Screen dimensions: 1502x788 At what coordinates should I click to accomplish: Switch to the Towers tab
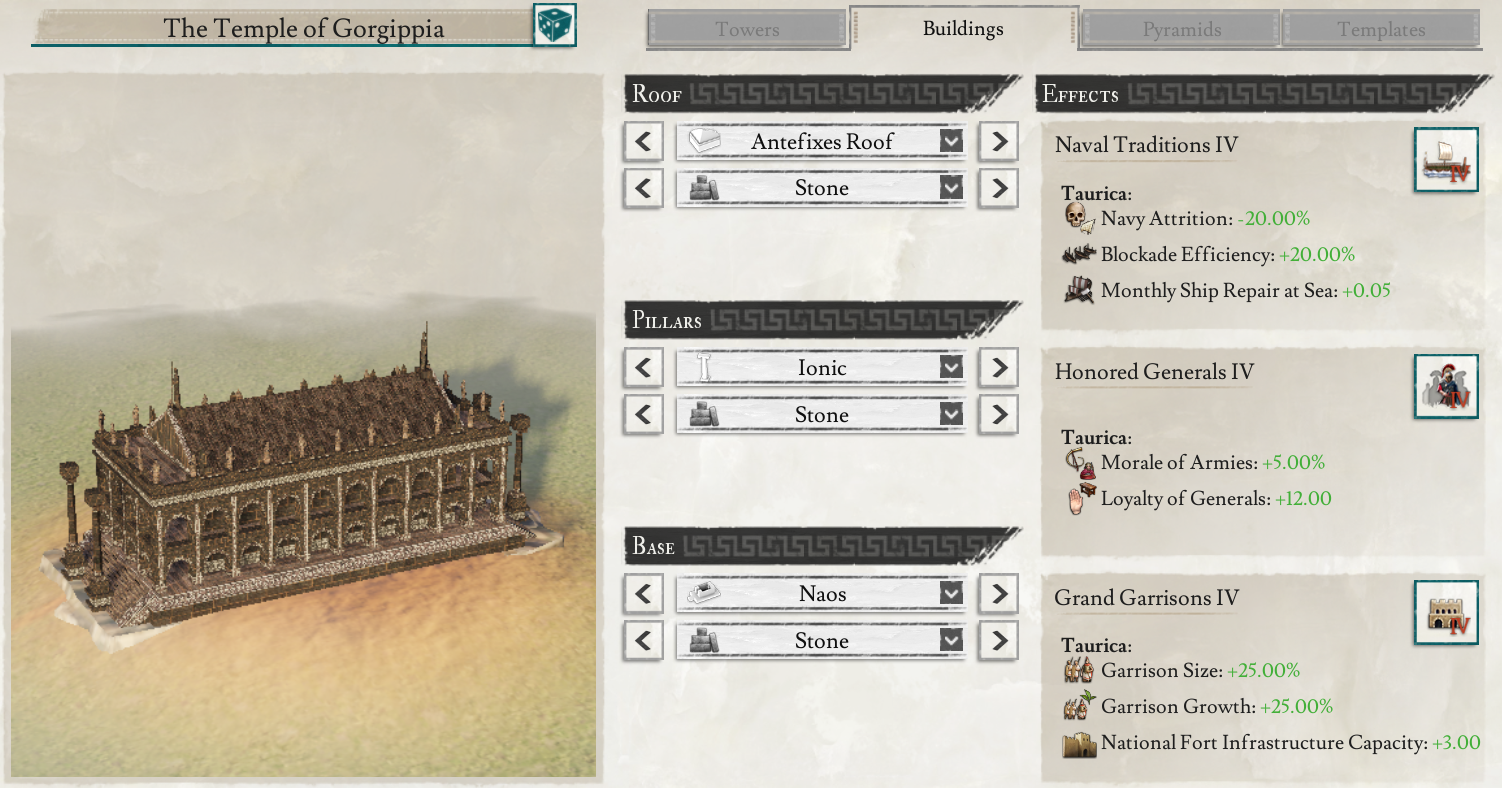coord(747,30)
